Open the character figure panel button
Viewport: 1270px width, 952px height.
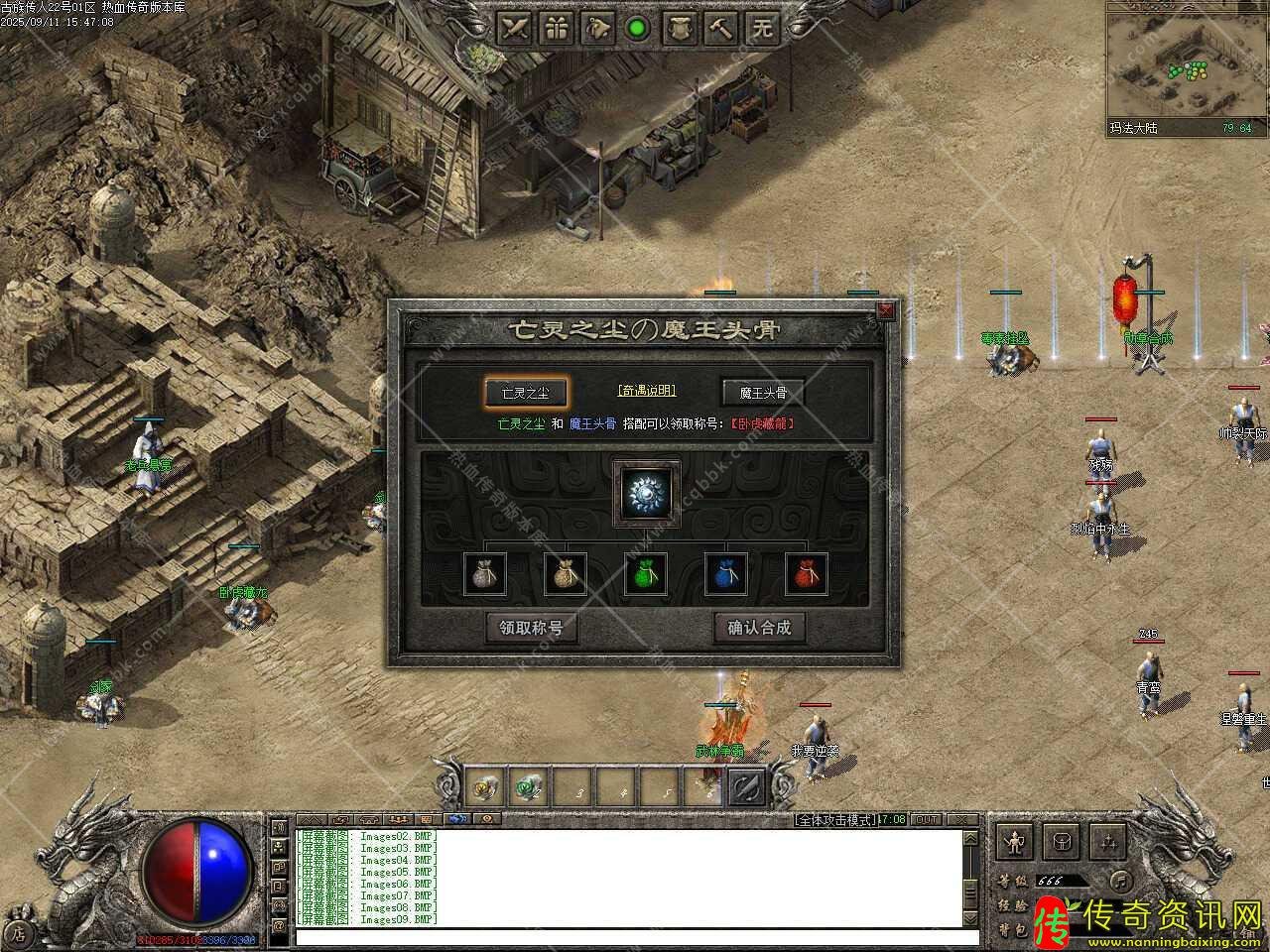[1014, 843]
